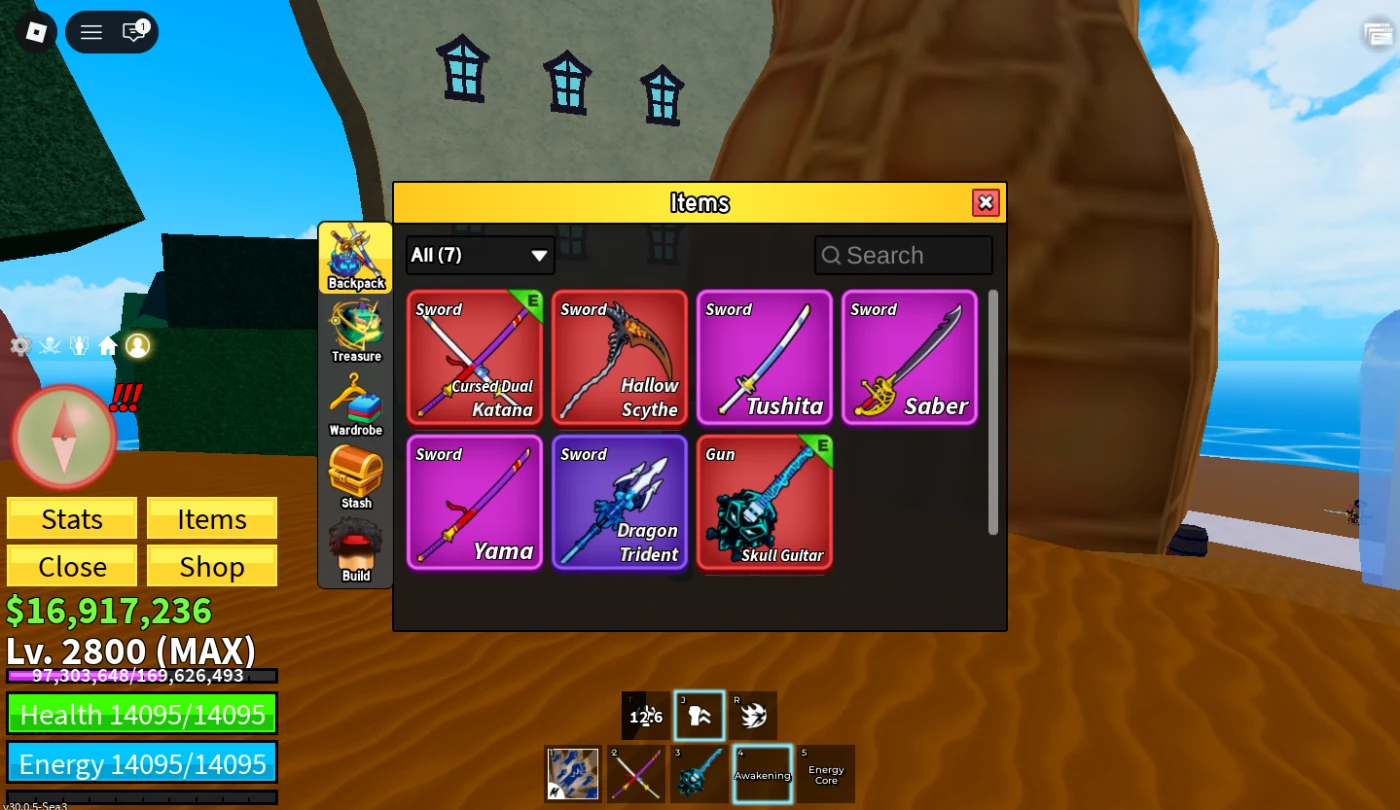The height and width of the screenshot is (810, 1400).
Task: Open the Stats menu
Action: pyautogui.click(x=72, y=519)
